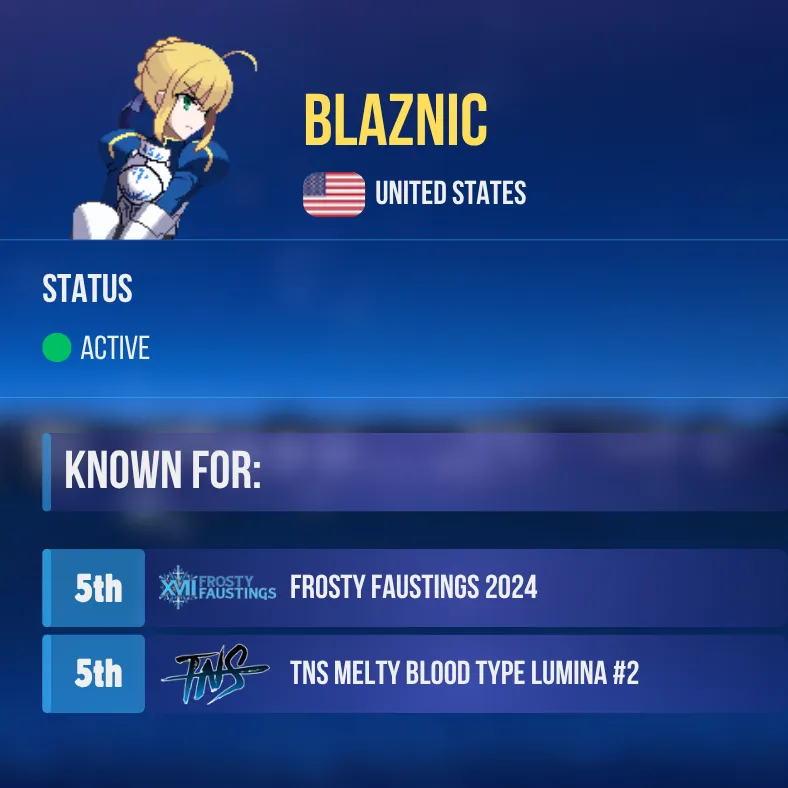Select the United States flag icon

point(334,194)
